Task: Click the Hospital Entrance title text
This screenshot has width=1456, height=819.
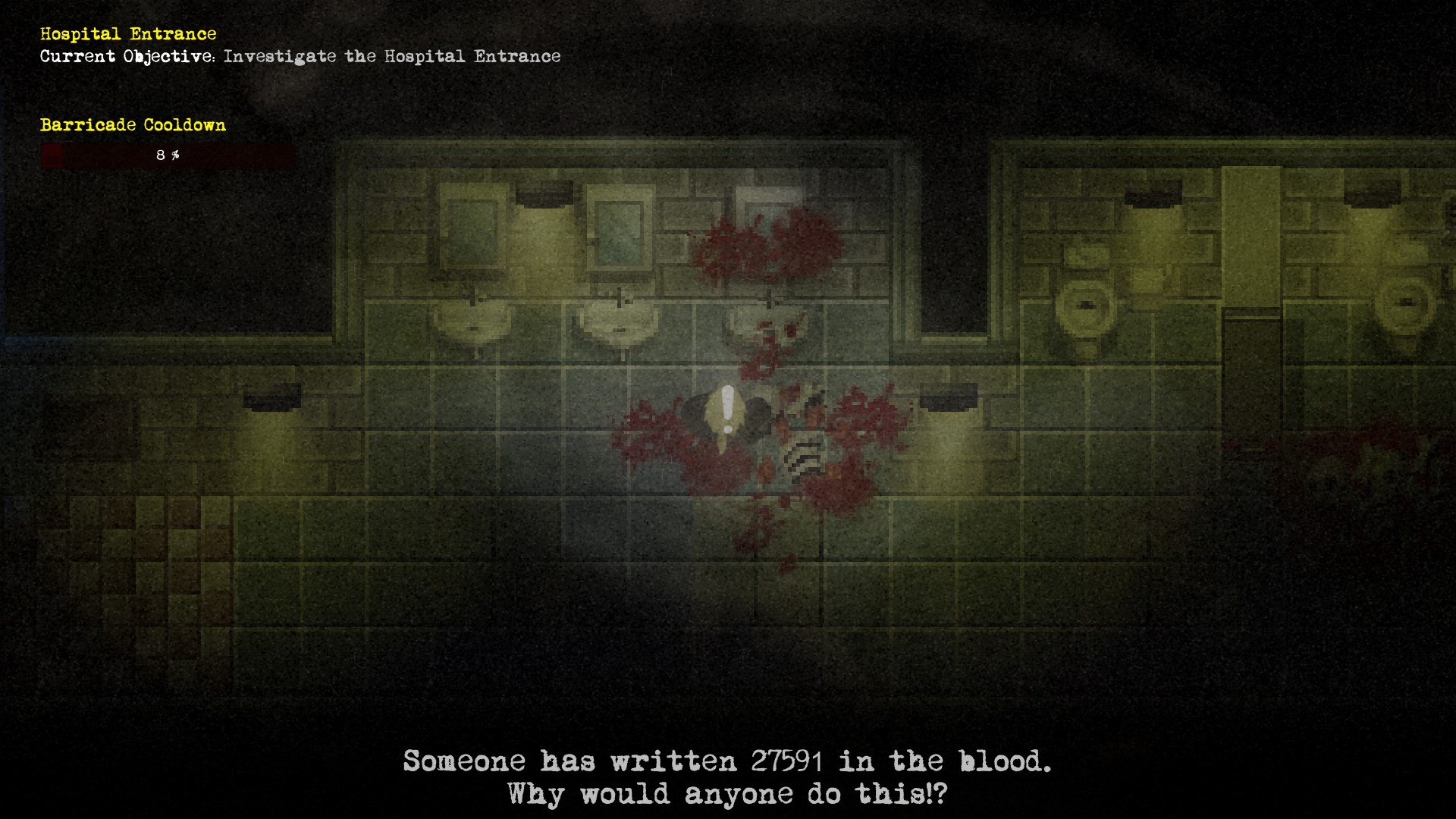Action: tap(127, 33)
